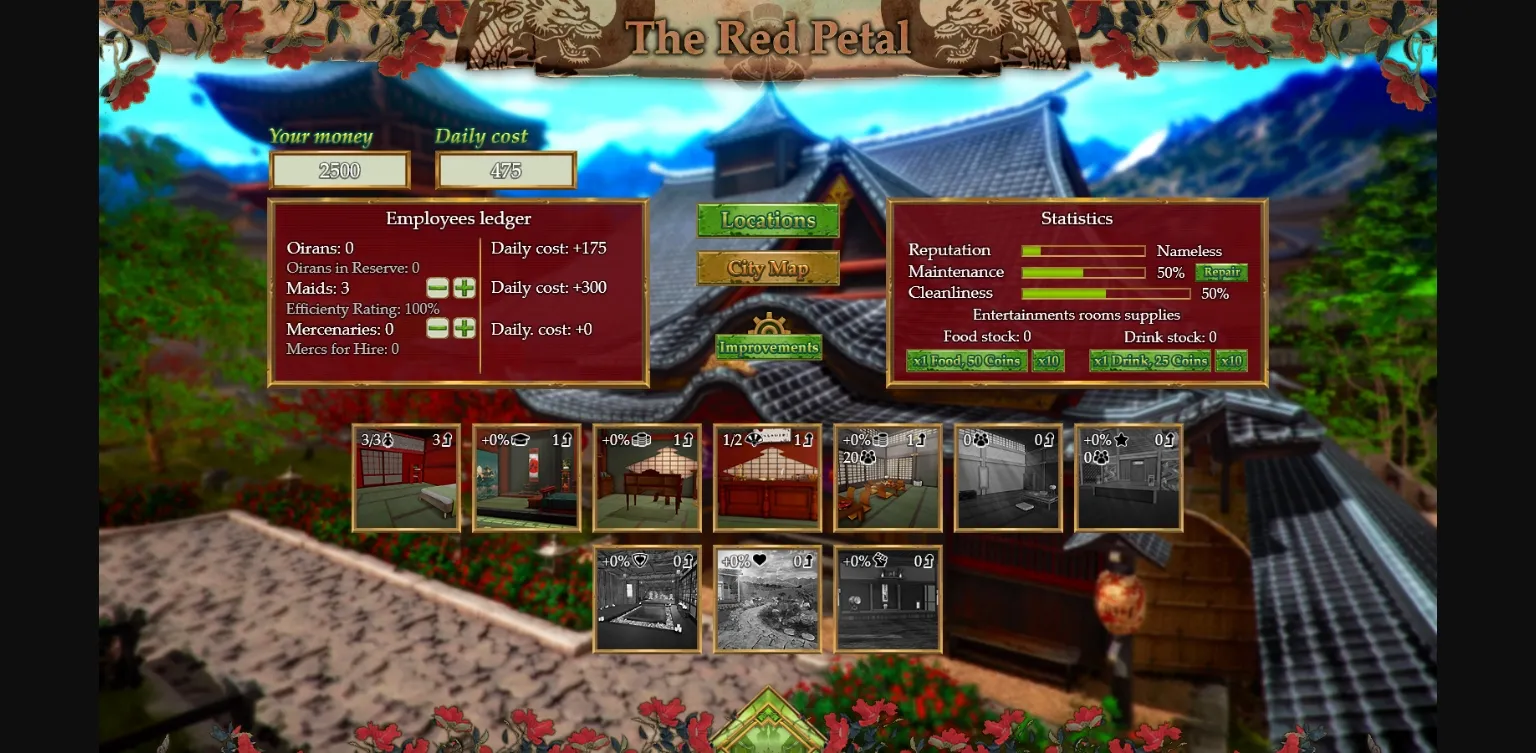Buy x1 Food for 50 Coins
Viewport: 1536px width, 753px height.
point(966,361)
